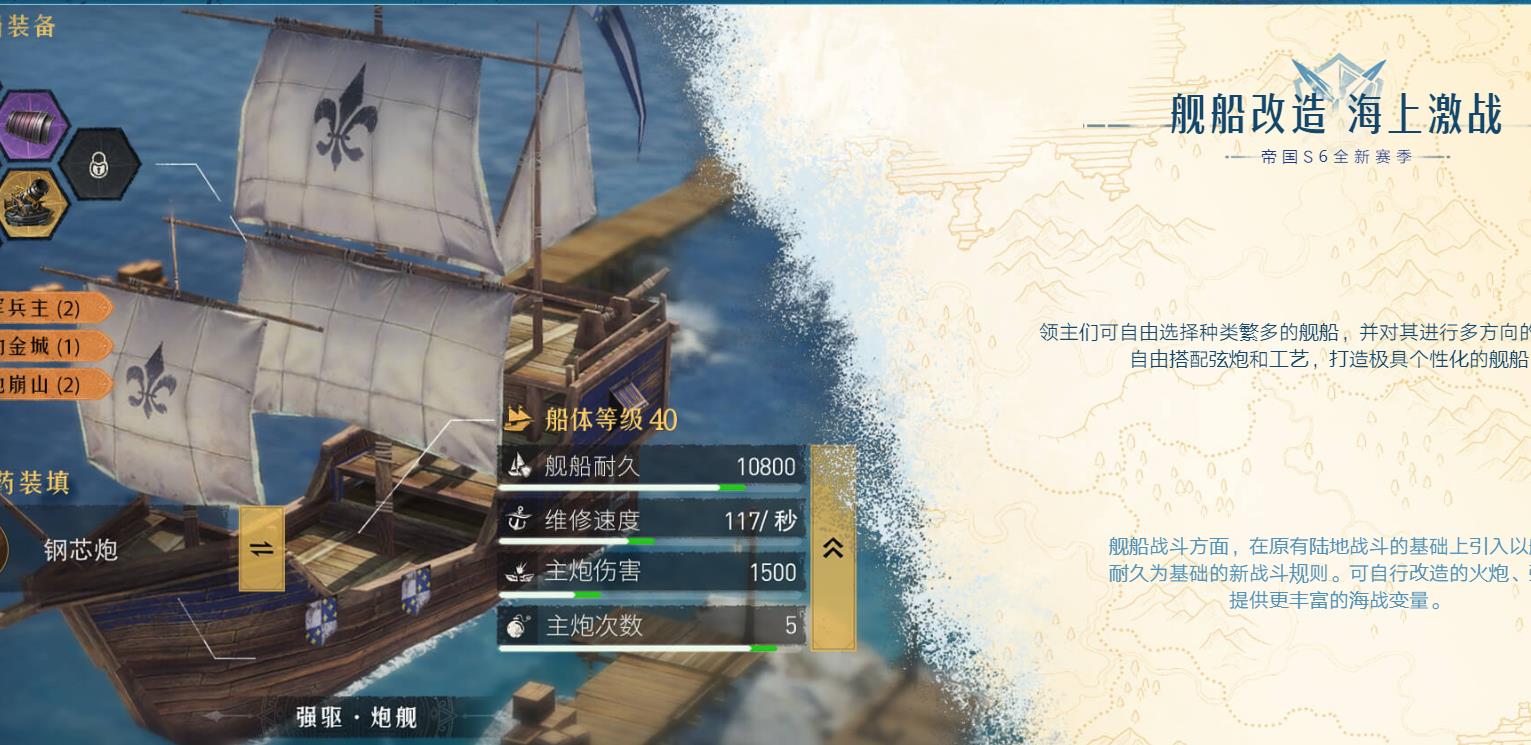Collapse the ship stats with the chevron button

(833, 547)
